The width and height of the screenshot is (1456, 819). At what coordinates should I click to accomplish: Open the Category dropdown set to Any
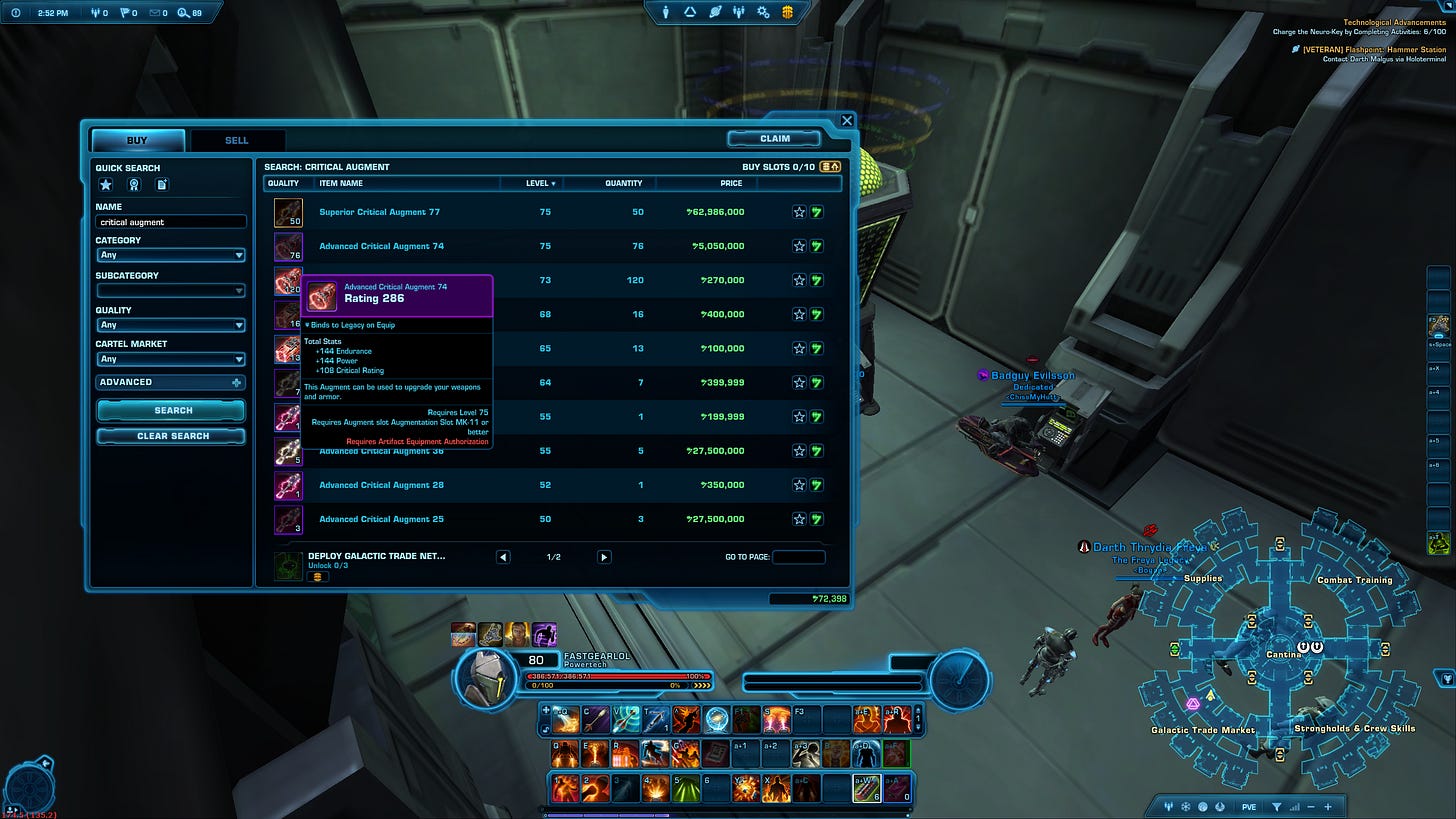(x=170, y=254)
